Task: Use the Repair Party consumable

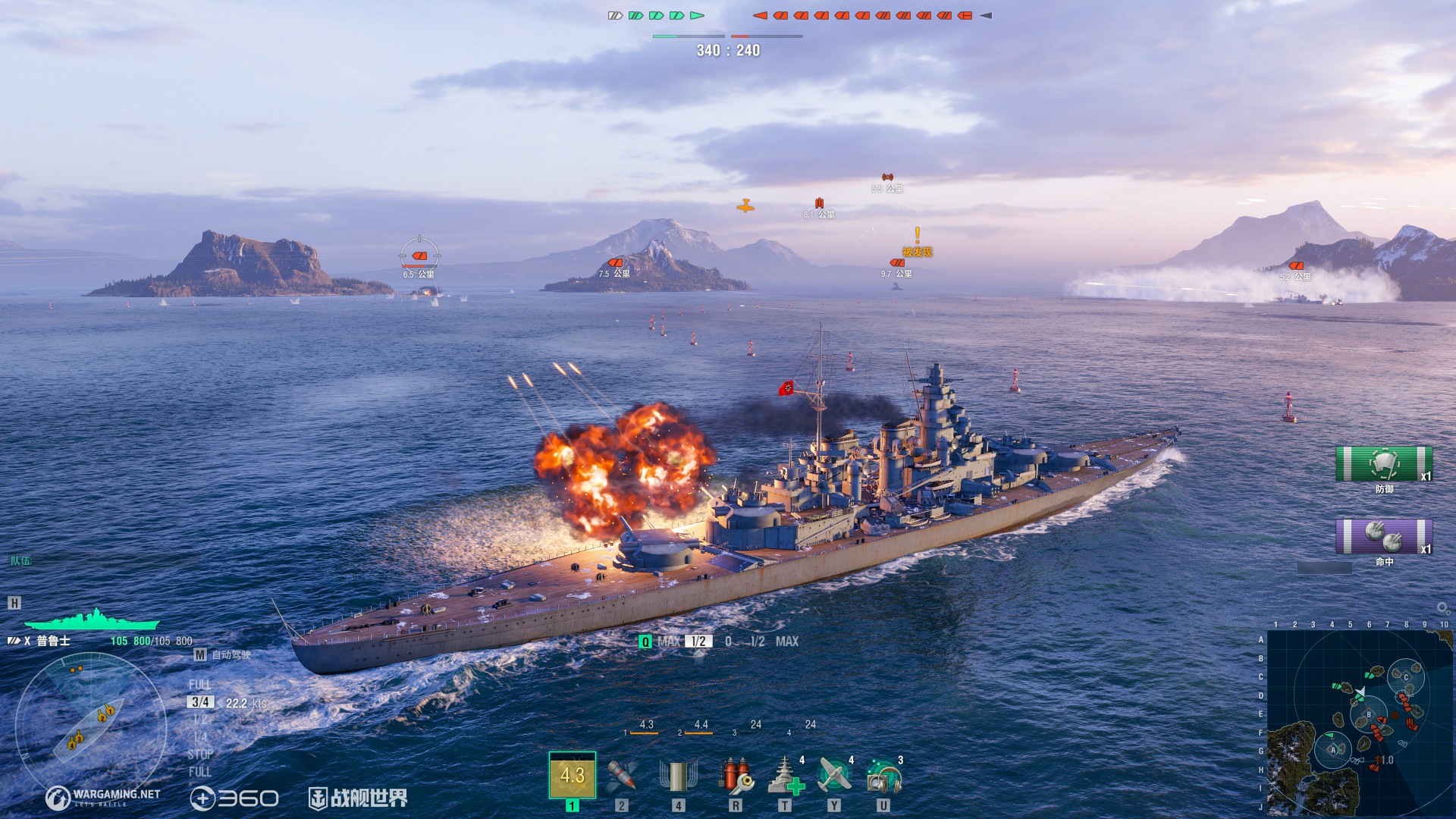Action: [x=785, y=776]
